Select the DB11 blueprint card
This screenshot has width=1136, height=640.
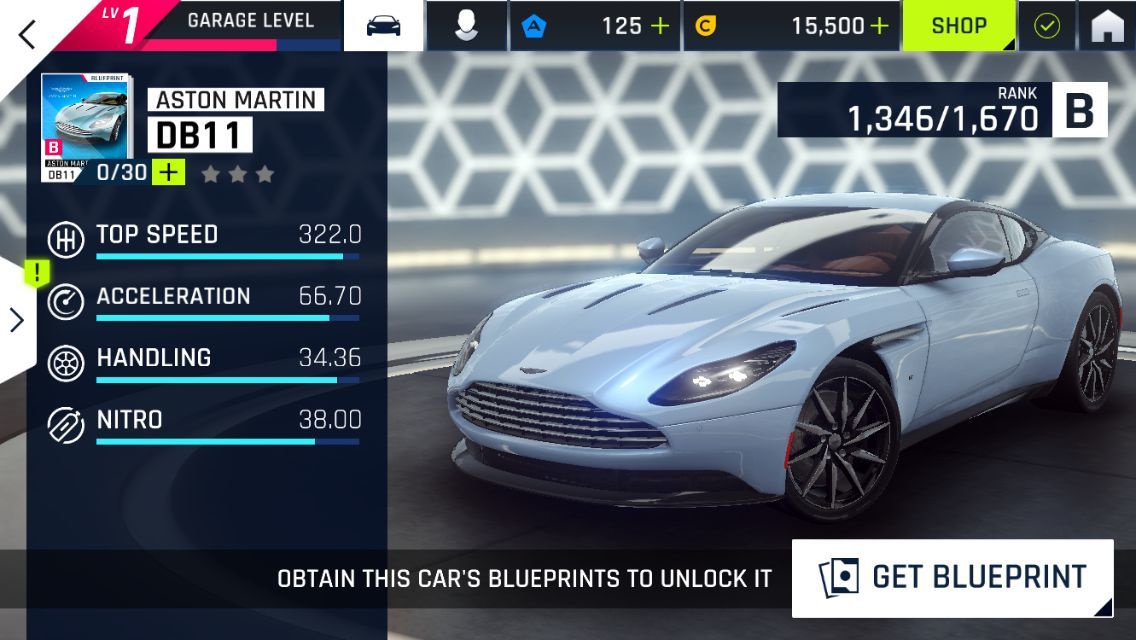[85, 125]
